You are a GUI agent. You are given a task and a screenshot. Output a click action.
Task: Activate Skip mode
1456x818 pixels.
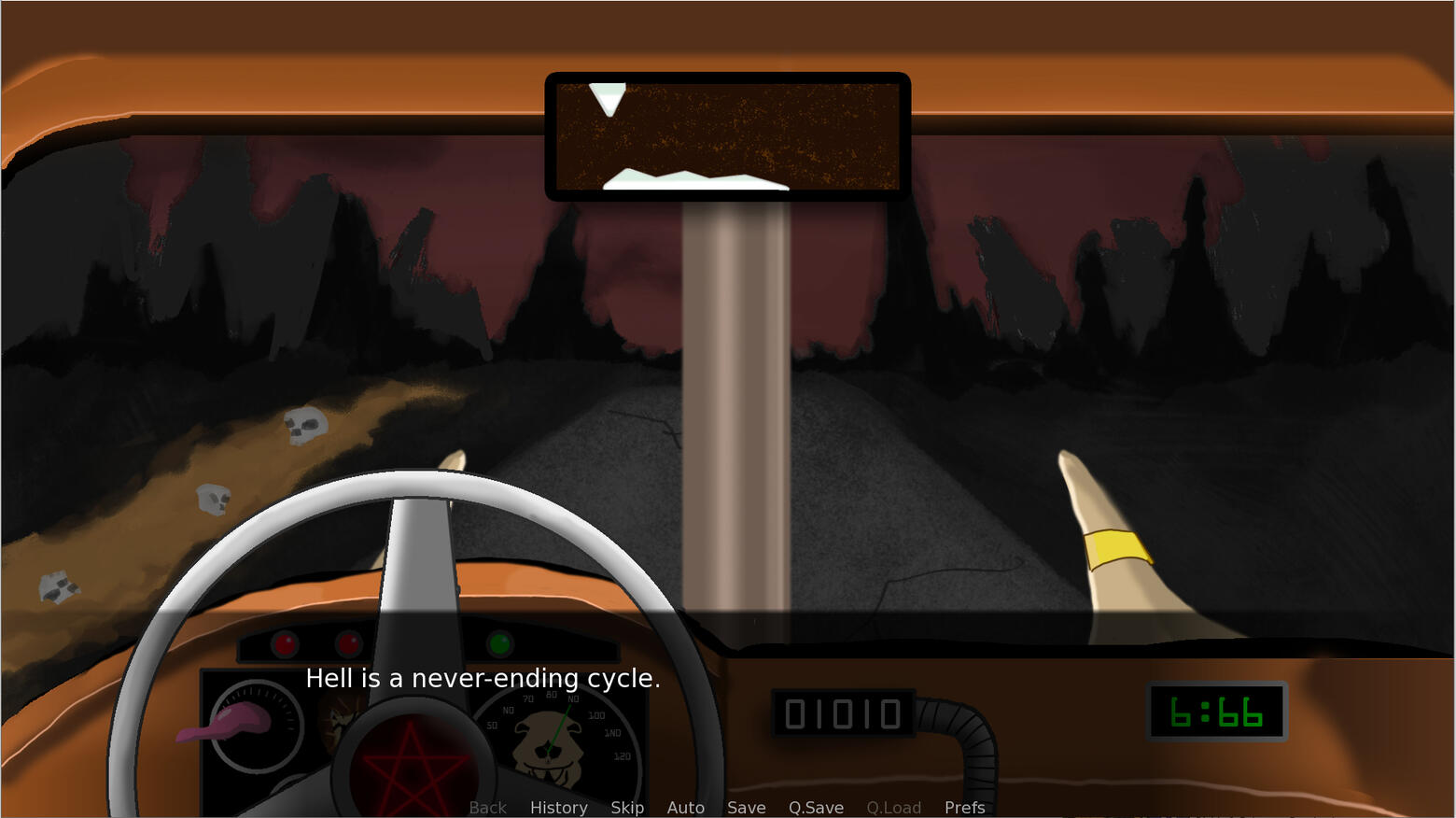click(x=627, y=808)
